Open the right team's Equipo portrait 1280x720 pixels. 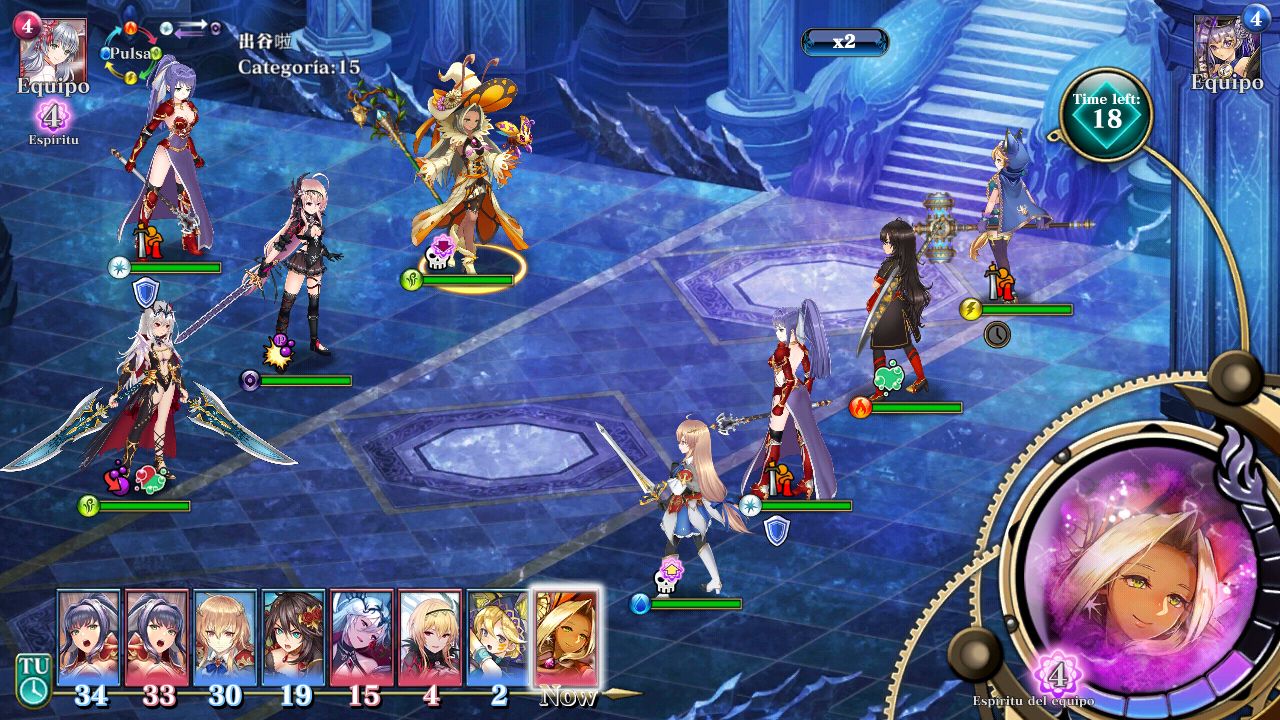[1227, 48]
